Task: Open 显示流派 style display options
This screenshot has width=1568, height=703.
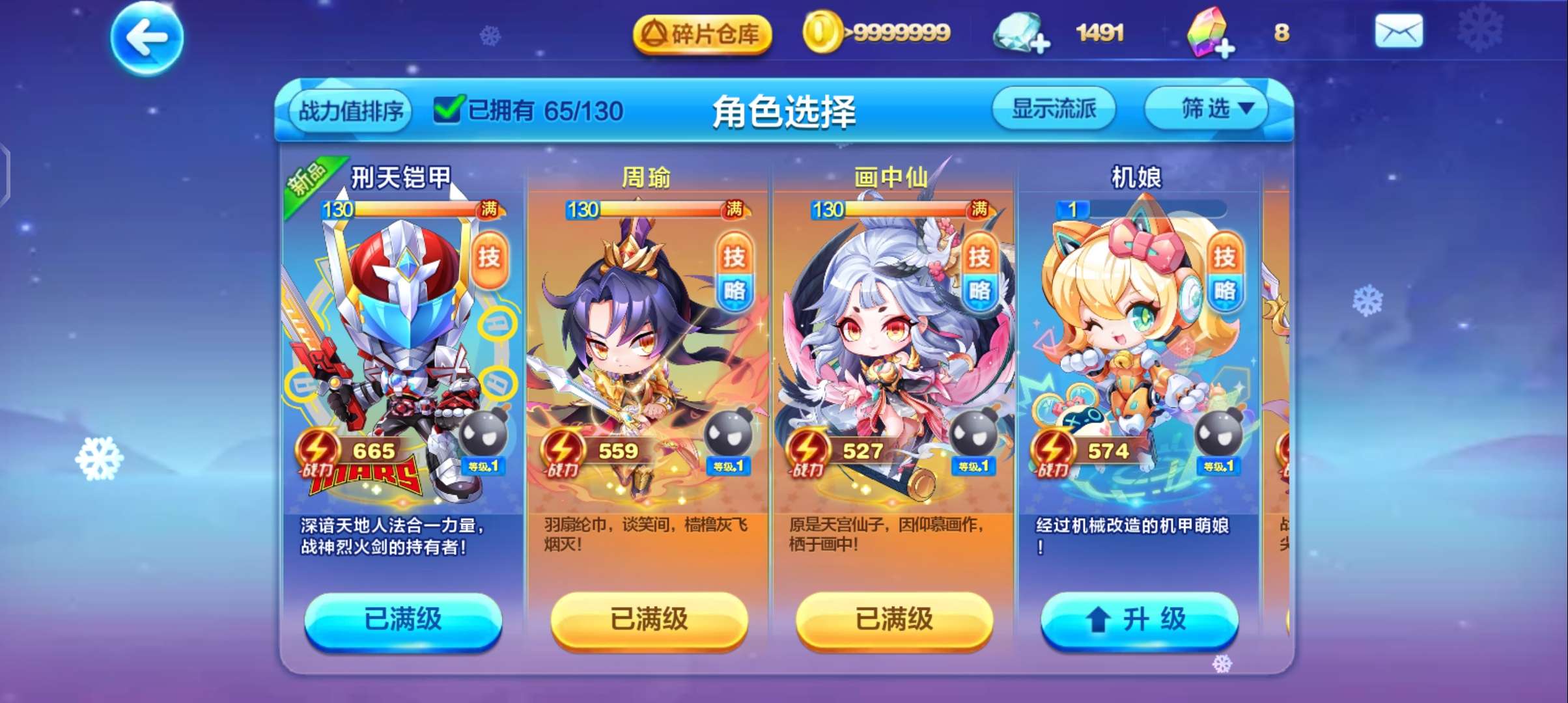Action: point(1054,109)
